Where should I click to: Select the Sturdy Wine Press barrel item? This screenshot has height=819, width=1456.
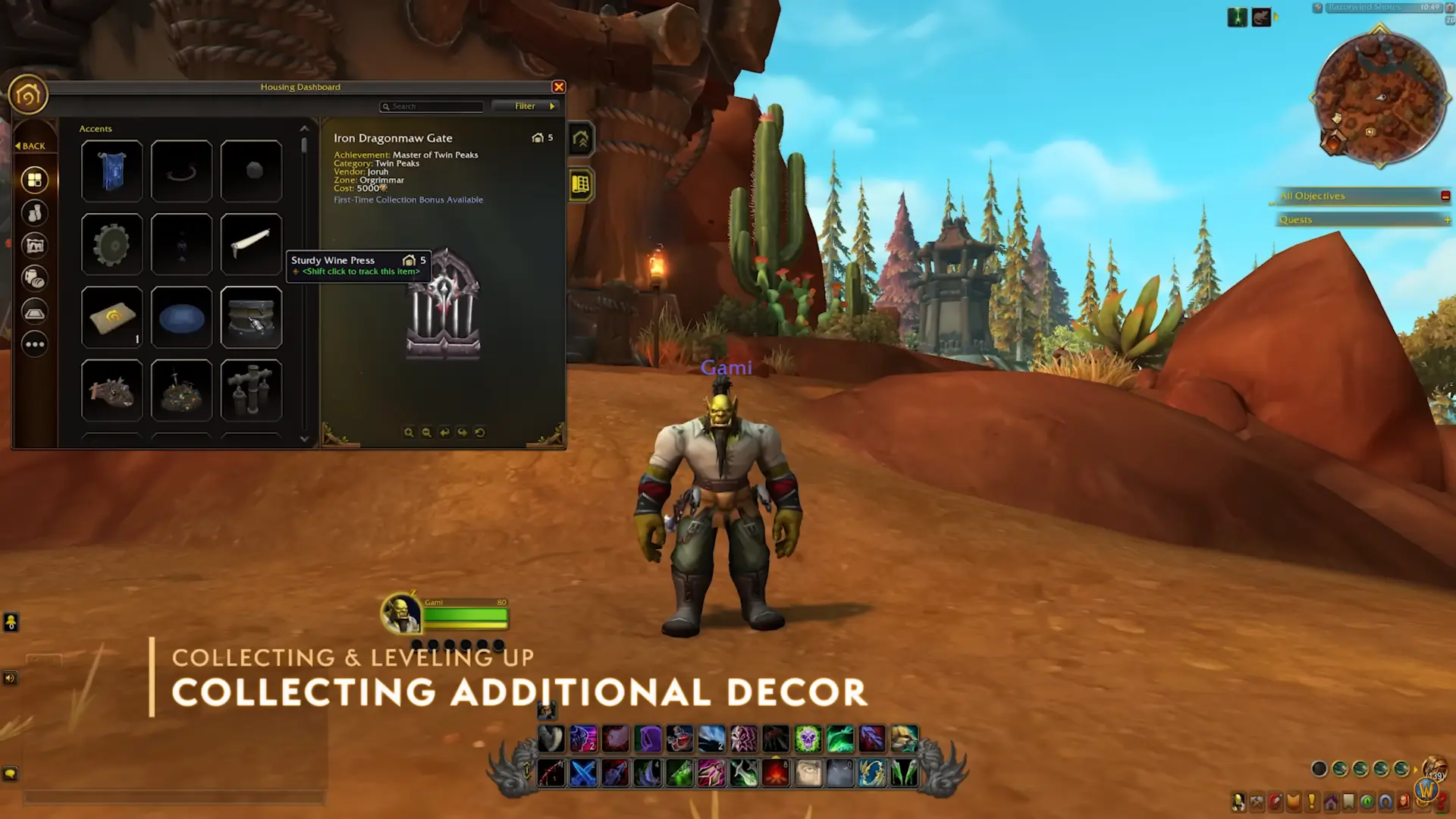[251, 318]
